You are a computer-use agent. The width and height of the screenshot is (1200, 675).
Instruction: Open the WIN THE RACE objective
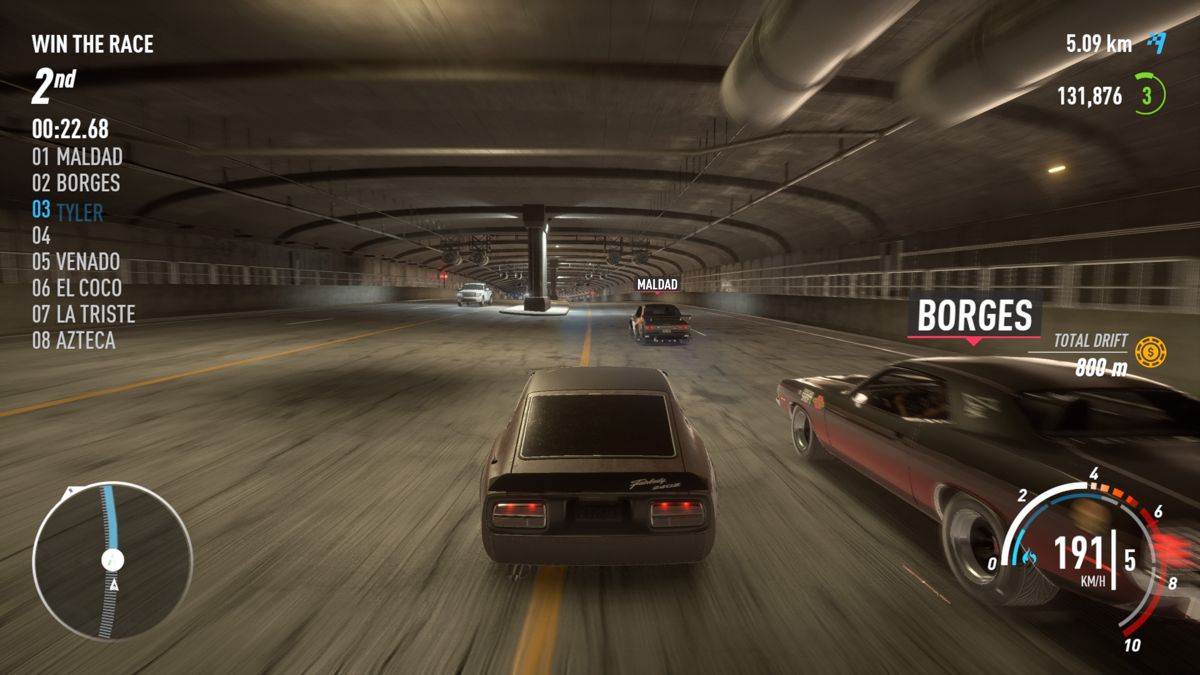tap(93, 44)
